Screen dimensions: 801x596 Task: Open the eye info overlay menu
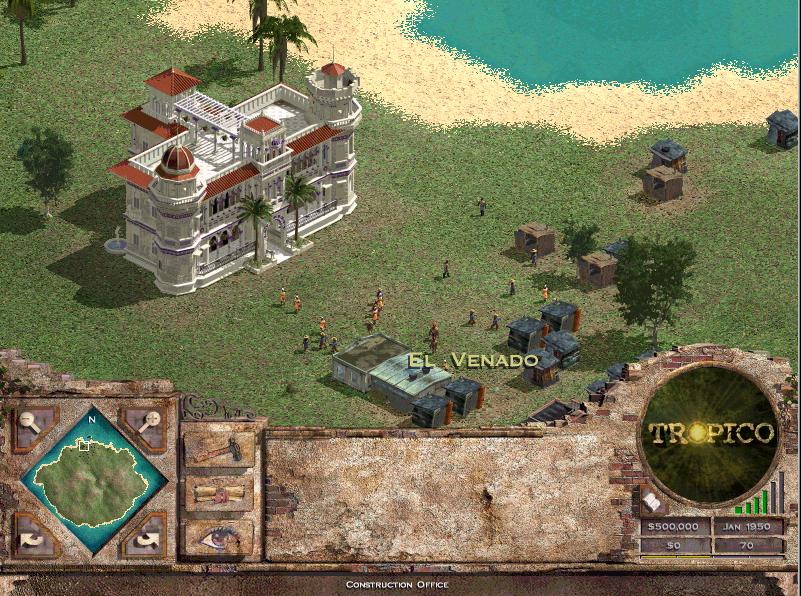[218, 537]
